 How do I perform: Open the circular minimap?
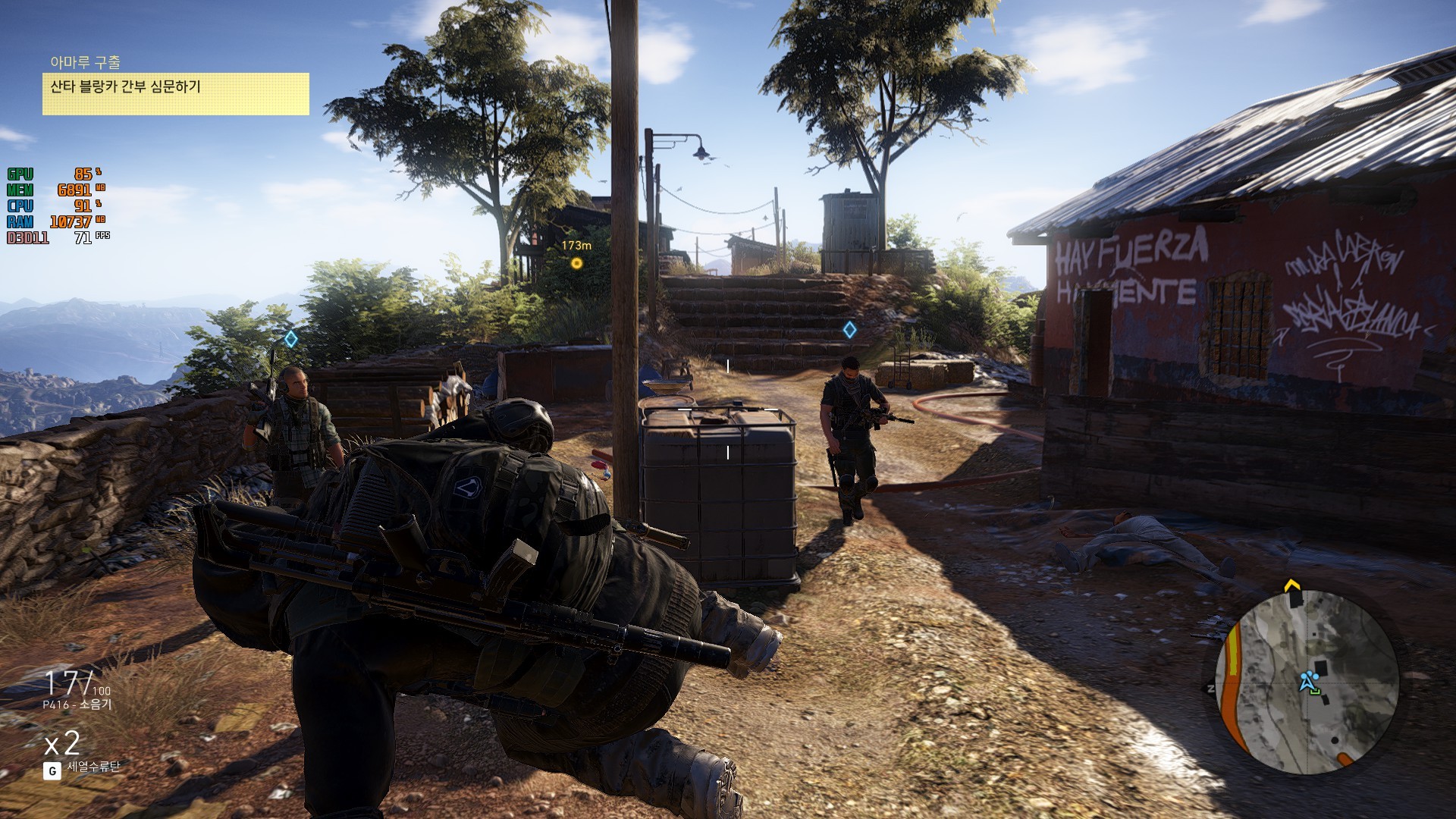pyautogui.click(x=1306, y=682)
